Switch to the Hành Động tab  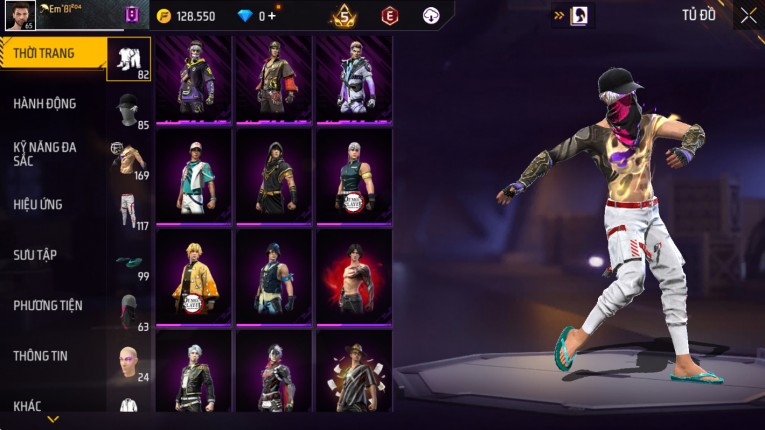tap(45, 103)
